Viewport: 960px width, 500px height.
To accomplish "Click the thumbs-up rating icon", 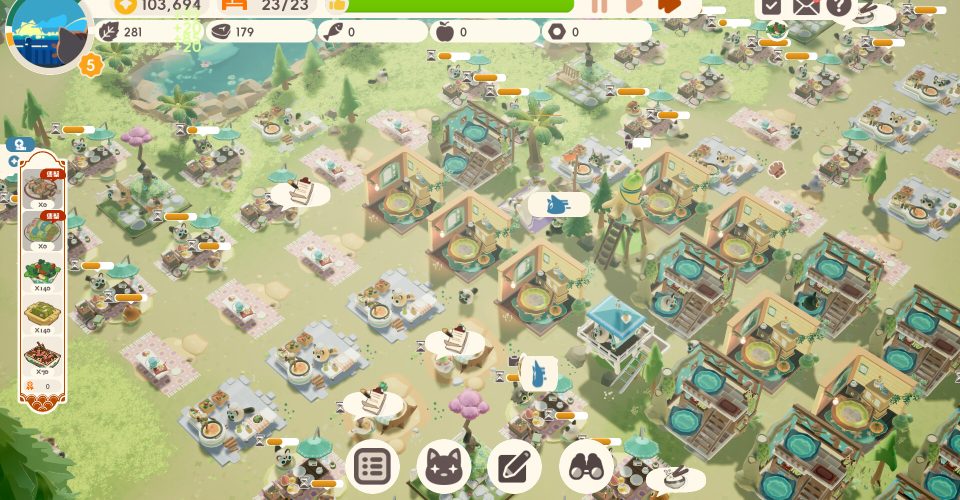I will (337, 5).
